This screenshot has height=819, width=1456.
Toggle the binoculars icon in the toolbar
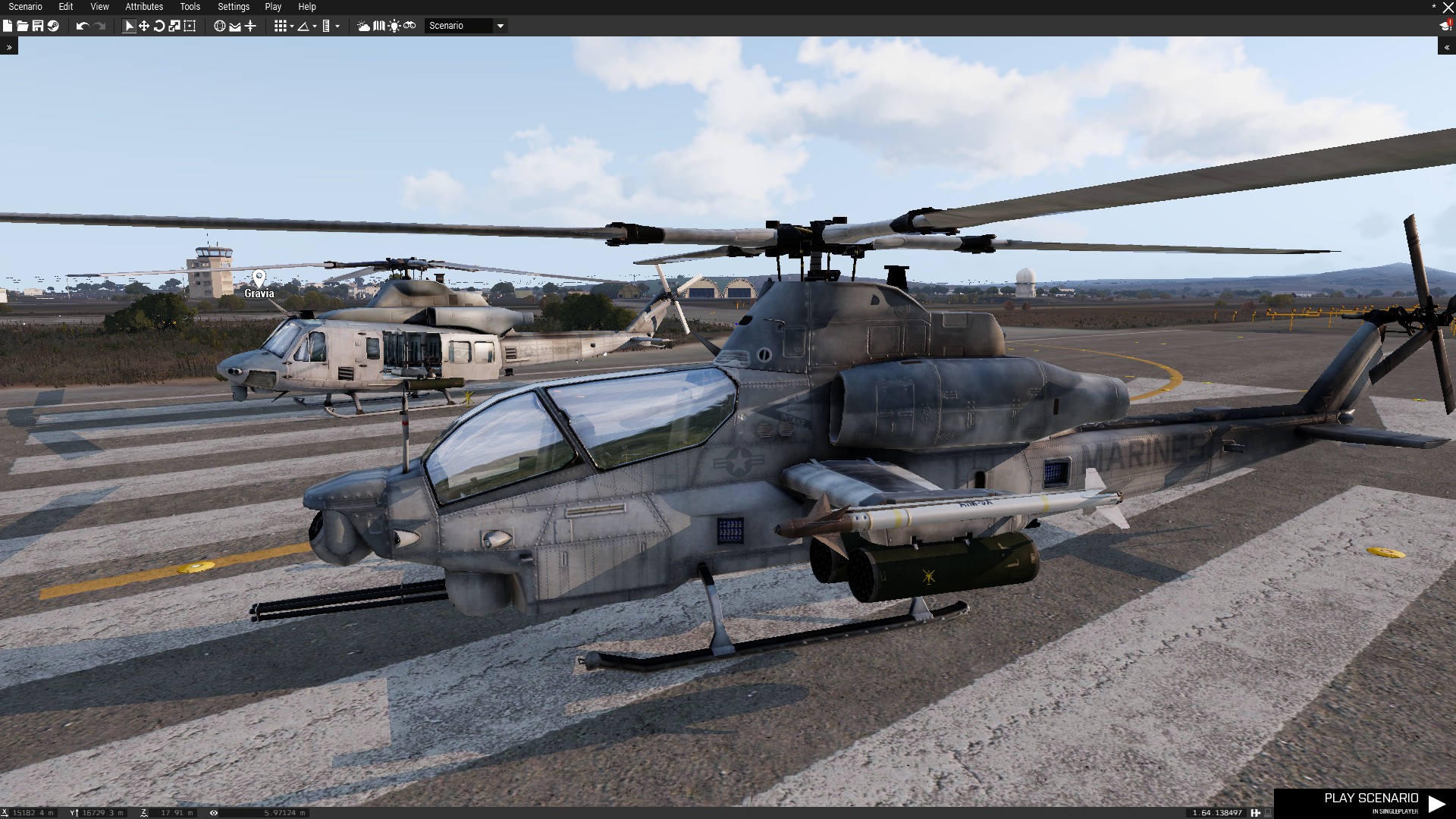click(x=409, y=26)
